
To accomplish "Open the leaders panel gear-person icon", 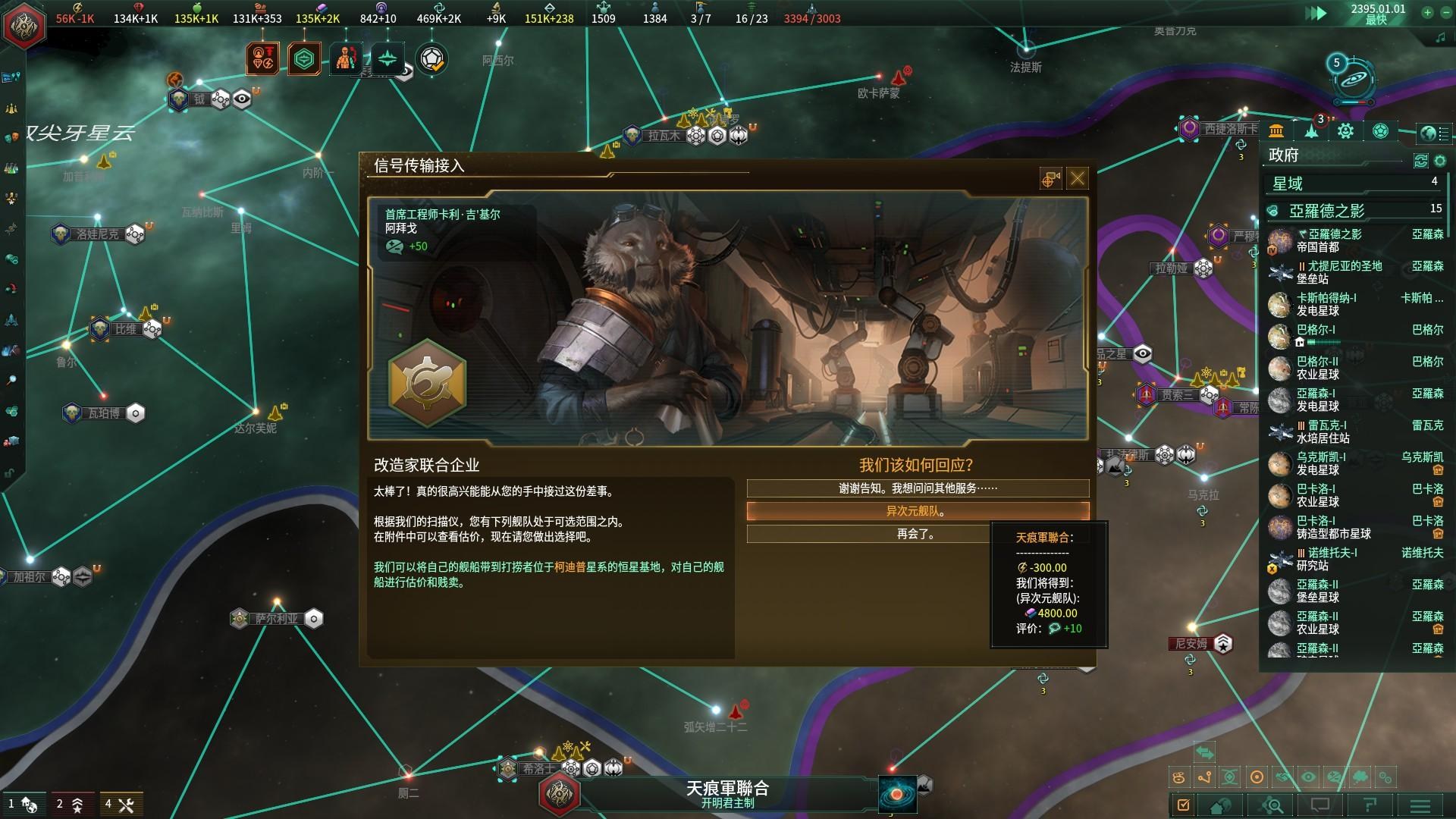I will point(1345,130).
